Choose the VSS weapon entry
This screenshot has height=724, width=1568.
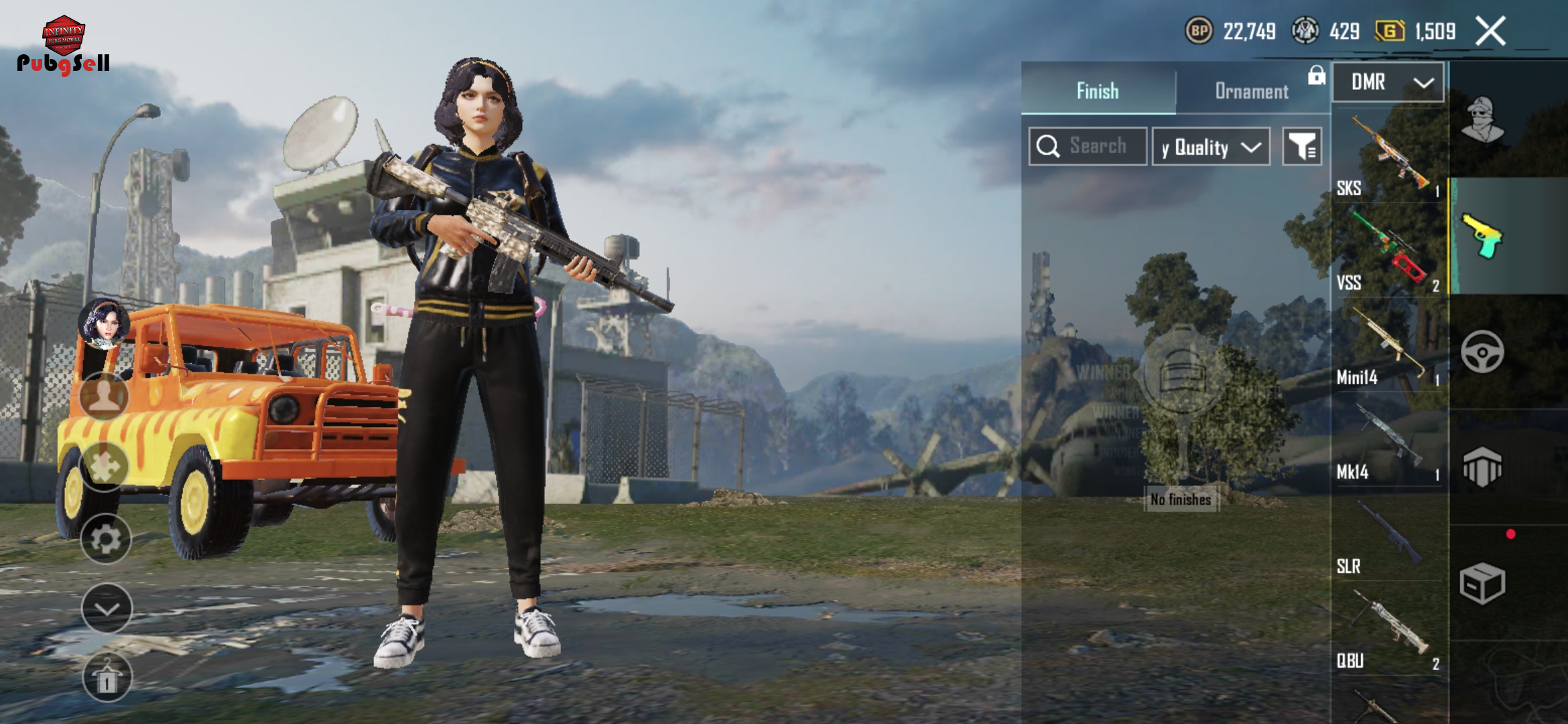1388,251
